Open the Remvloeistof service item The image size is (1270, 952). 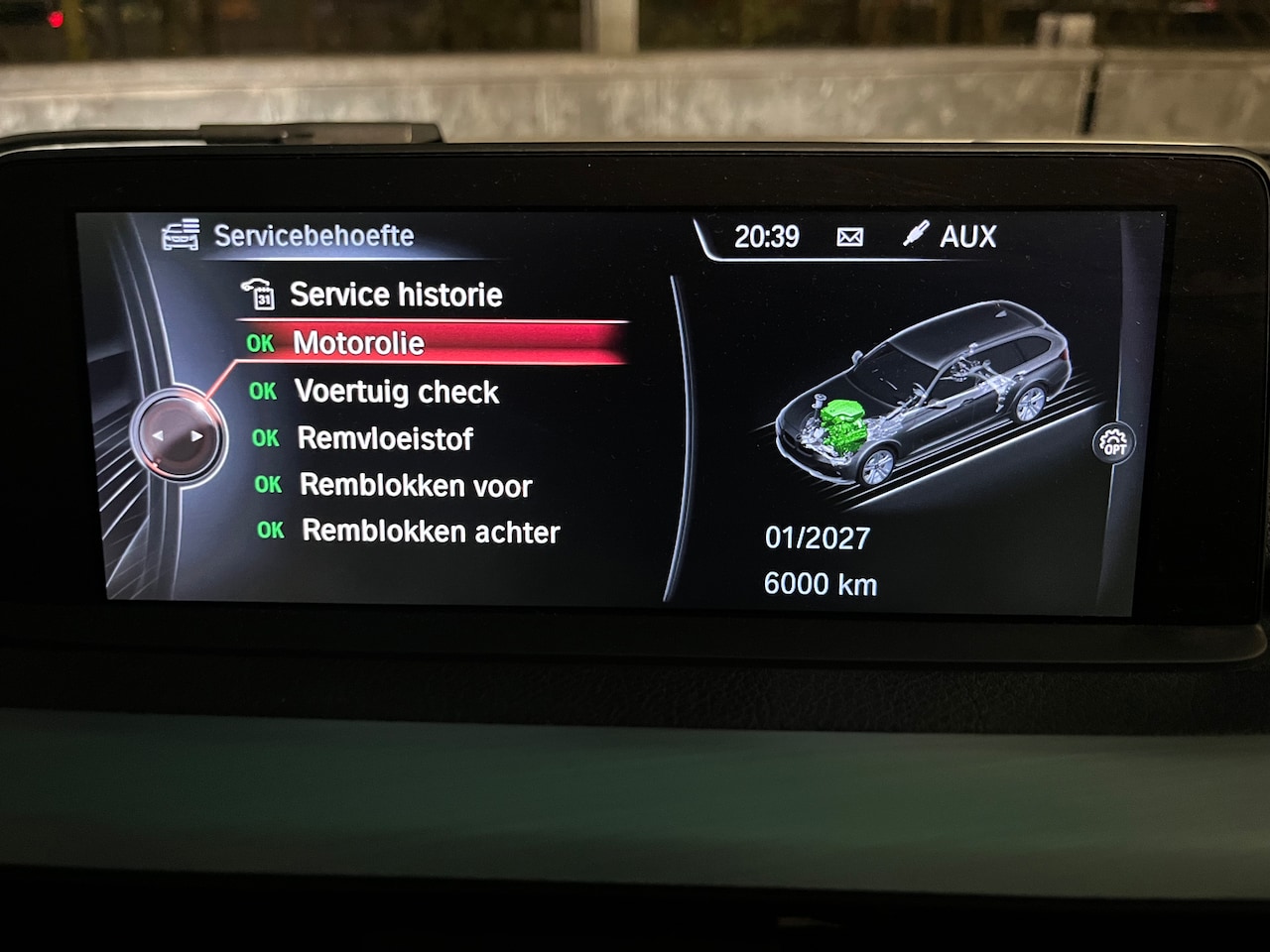coord(385,438)
